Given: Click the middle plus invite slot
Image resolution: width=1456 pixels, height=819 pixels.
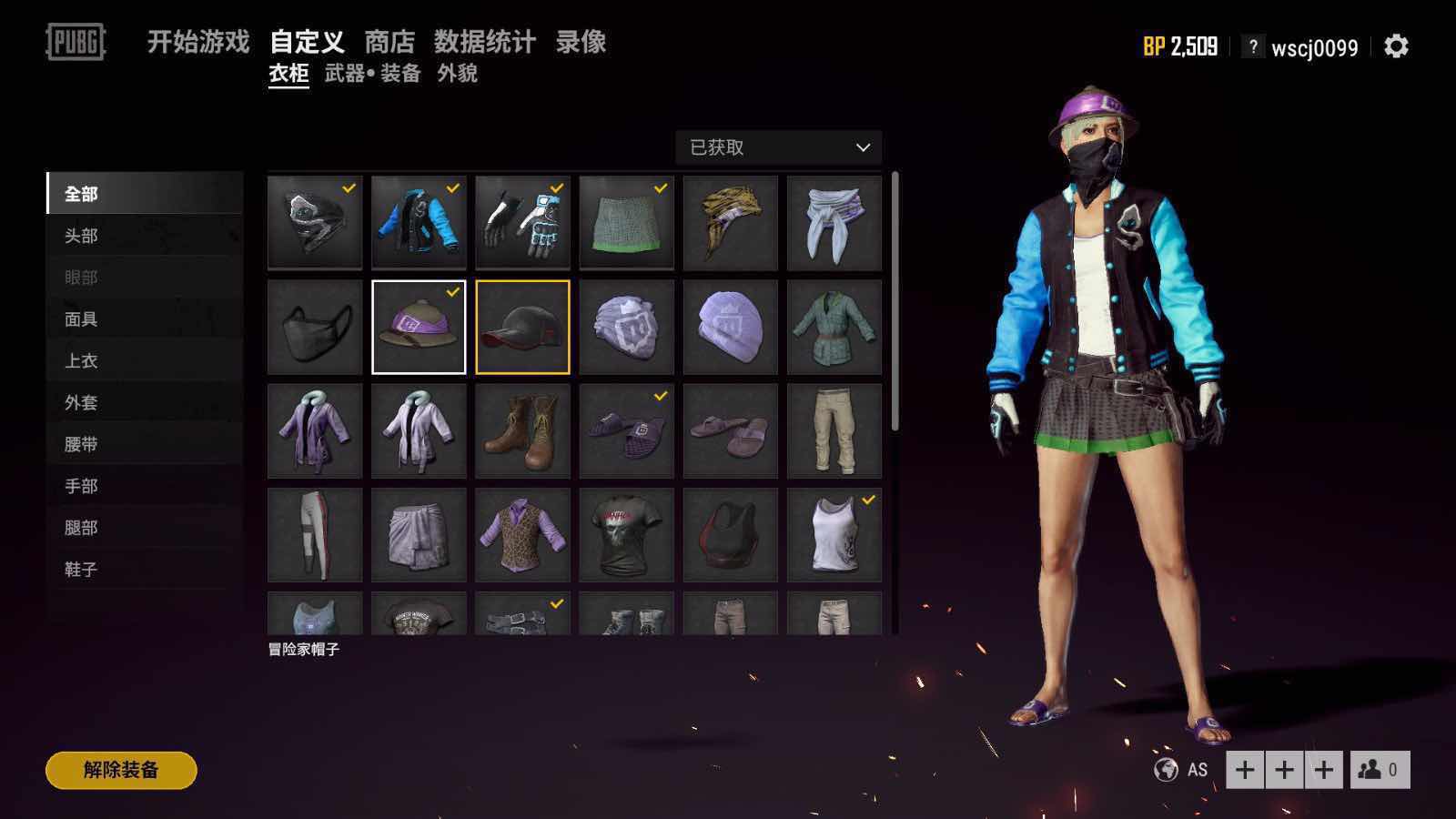Looking at the screenshot, I should pos(1284,769).
